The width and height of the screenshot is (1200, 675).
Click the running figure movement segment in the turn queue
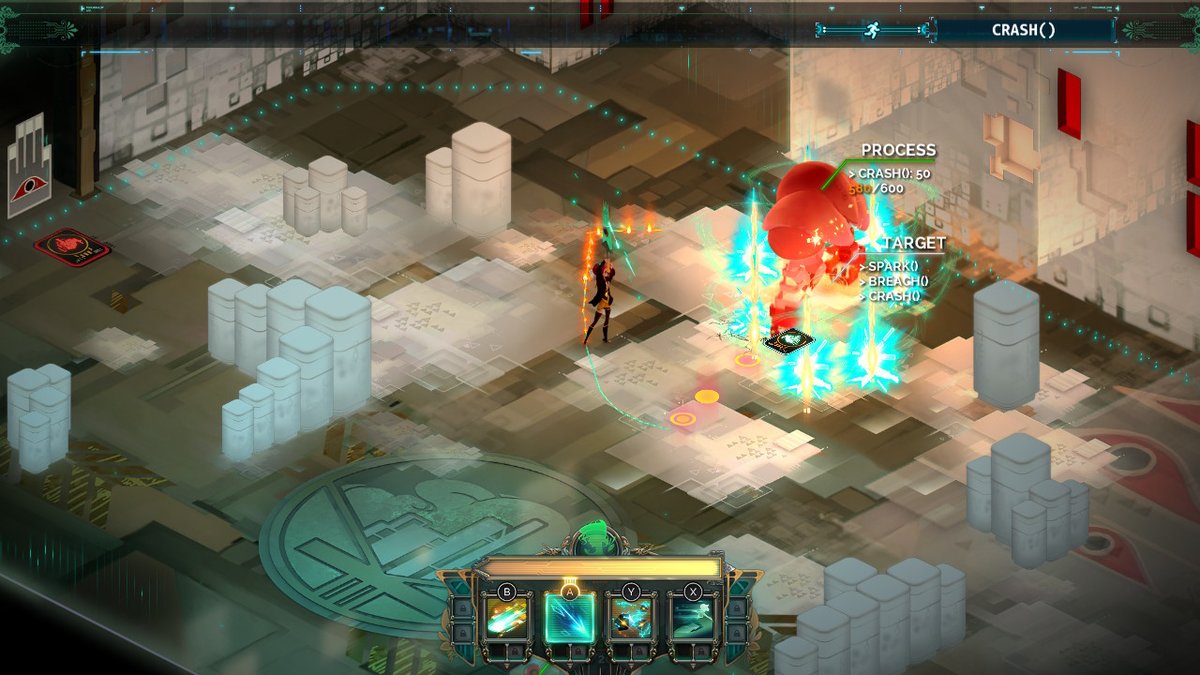[872, 30]
